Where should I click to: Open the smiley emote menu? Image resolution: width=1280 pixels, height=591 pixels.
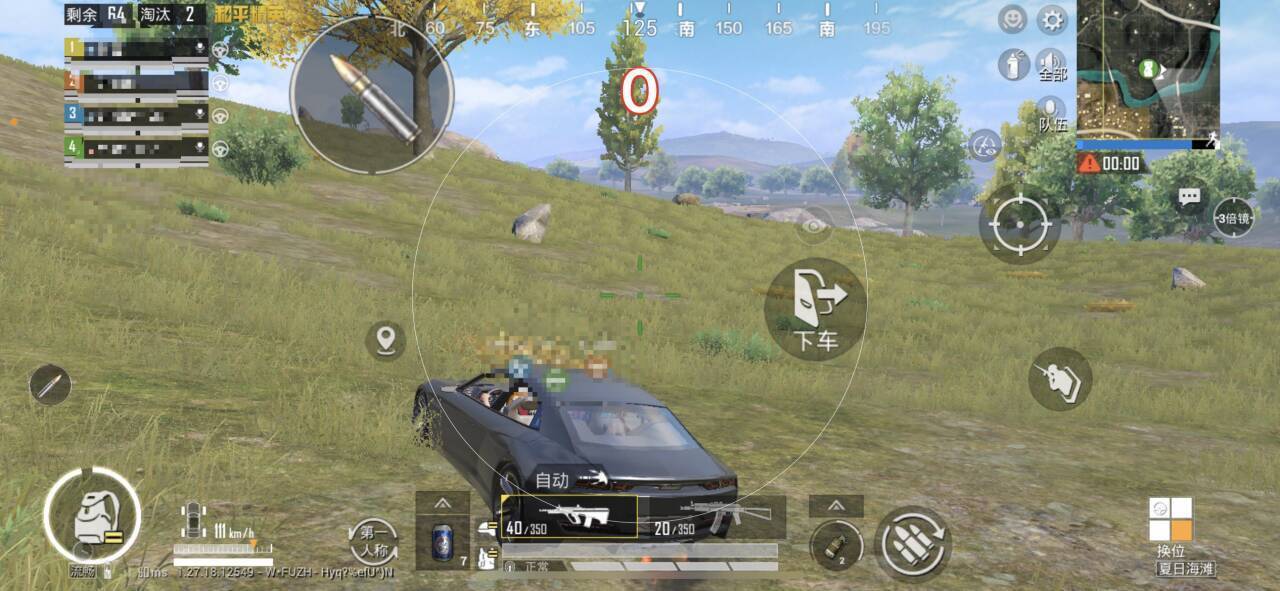click(x=1013, y=20)
